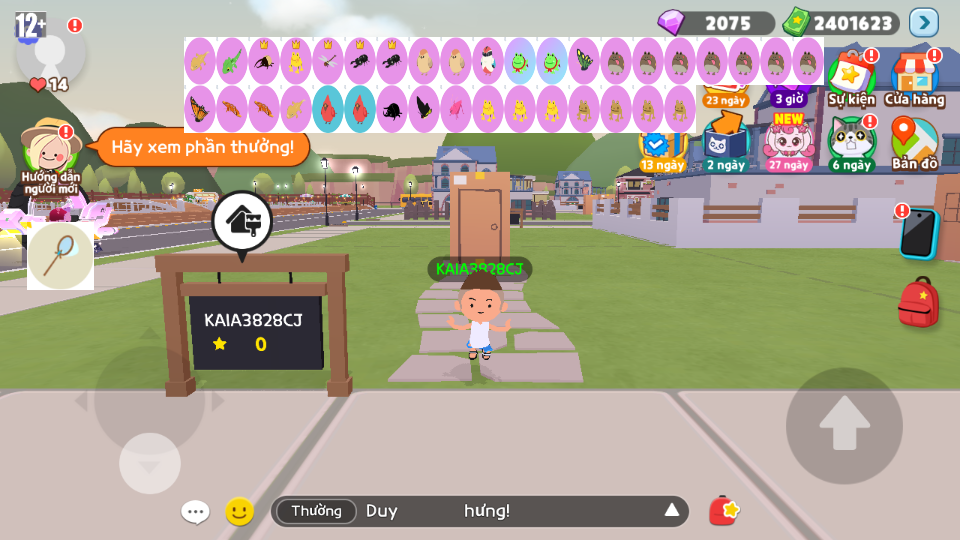Open the Sự kiện events calendar

pyautogui.click(x=851, y=76)
